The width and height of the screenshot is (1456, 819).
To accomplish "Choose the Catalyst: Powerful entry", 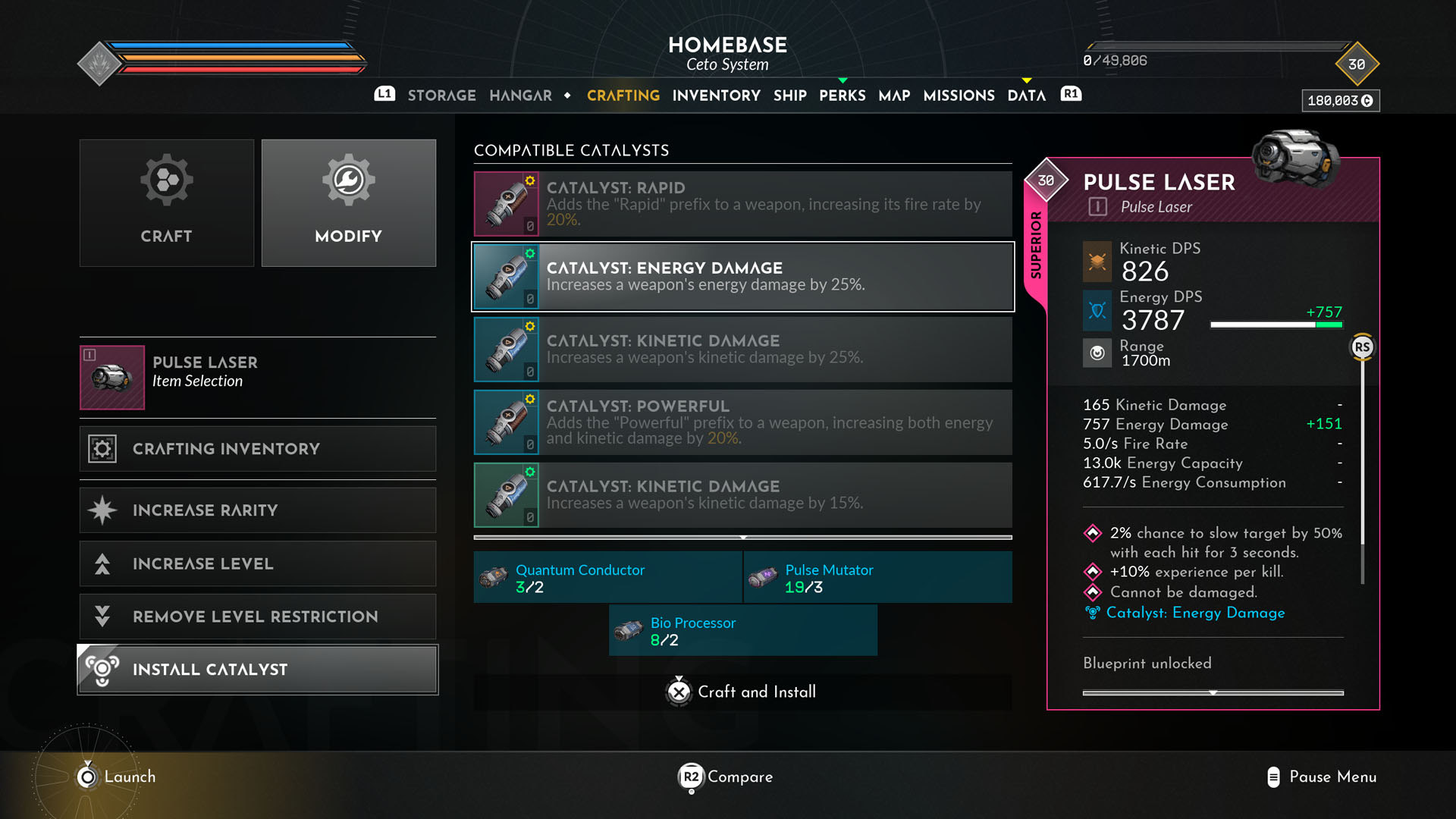I will click(743, 422).
